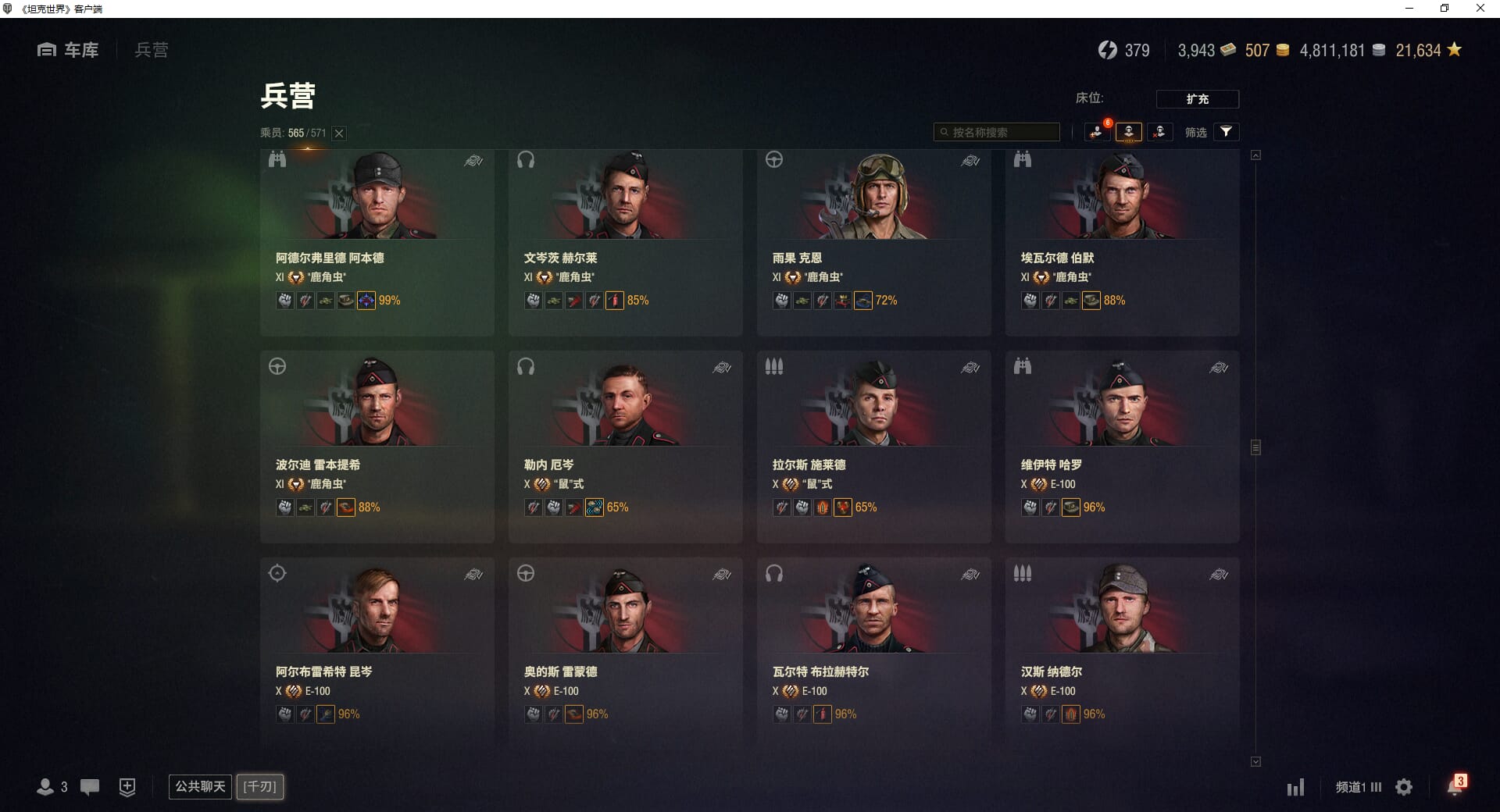Select crew member 阿德尔弗里德 阿本德
This screenshot has width=1500, height=812.
377,242
